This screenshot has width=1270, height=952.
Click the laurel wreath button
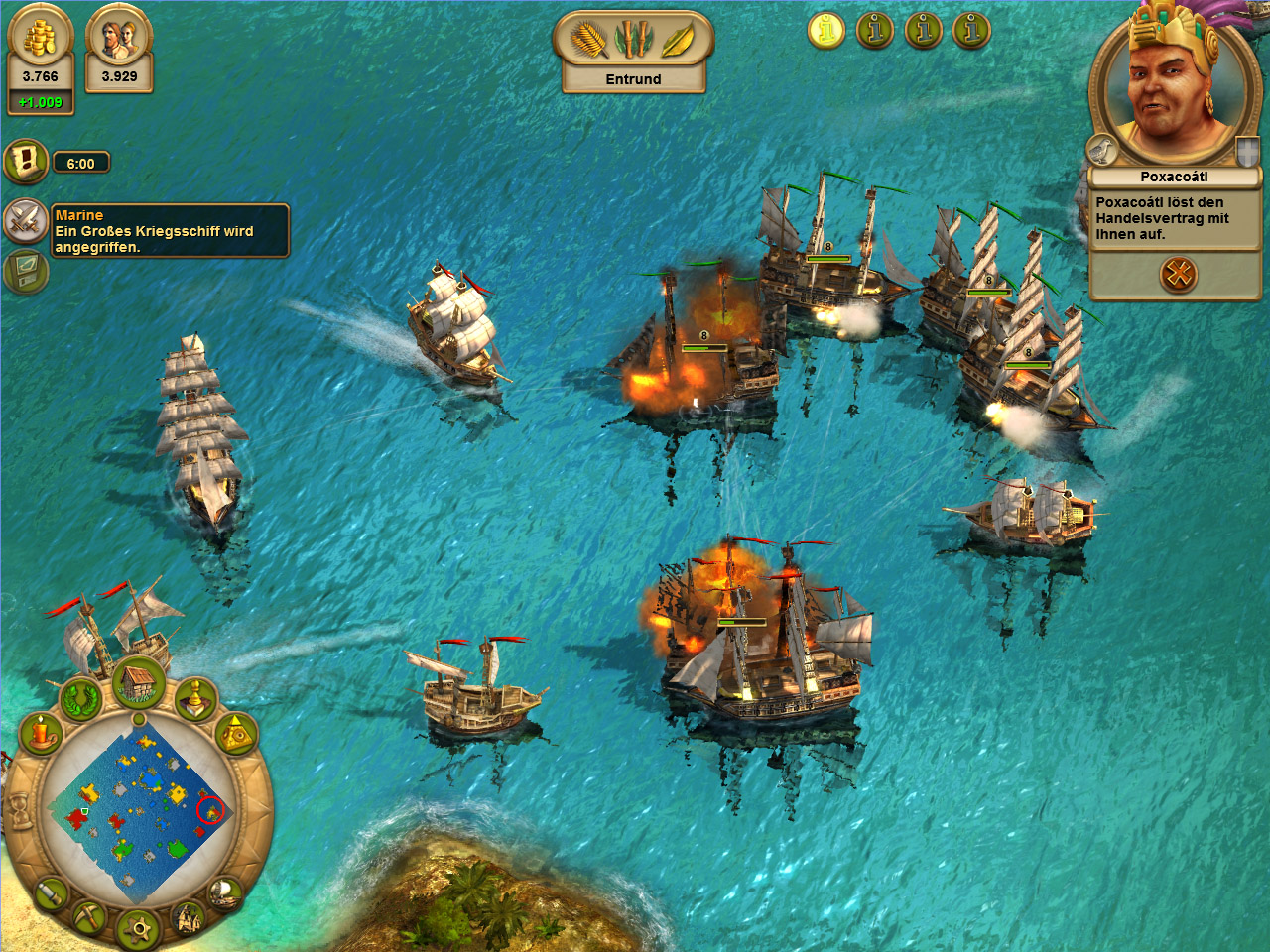(x=81, y=699)
